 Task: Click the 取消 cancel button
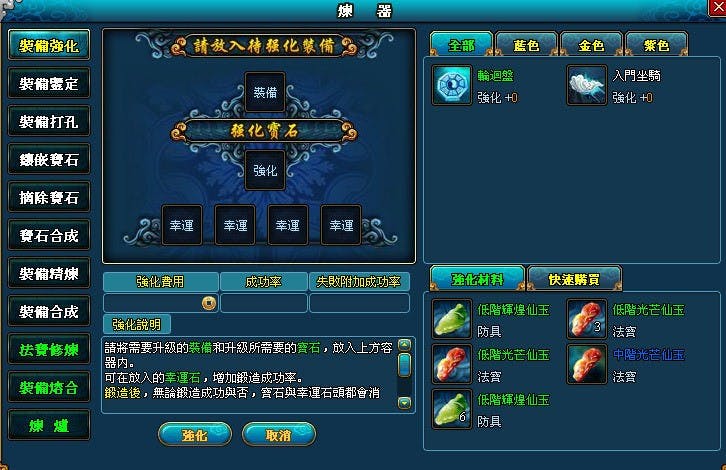pos(279,436)
